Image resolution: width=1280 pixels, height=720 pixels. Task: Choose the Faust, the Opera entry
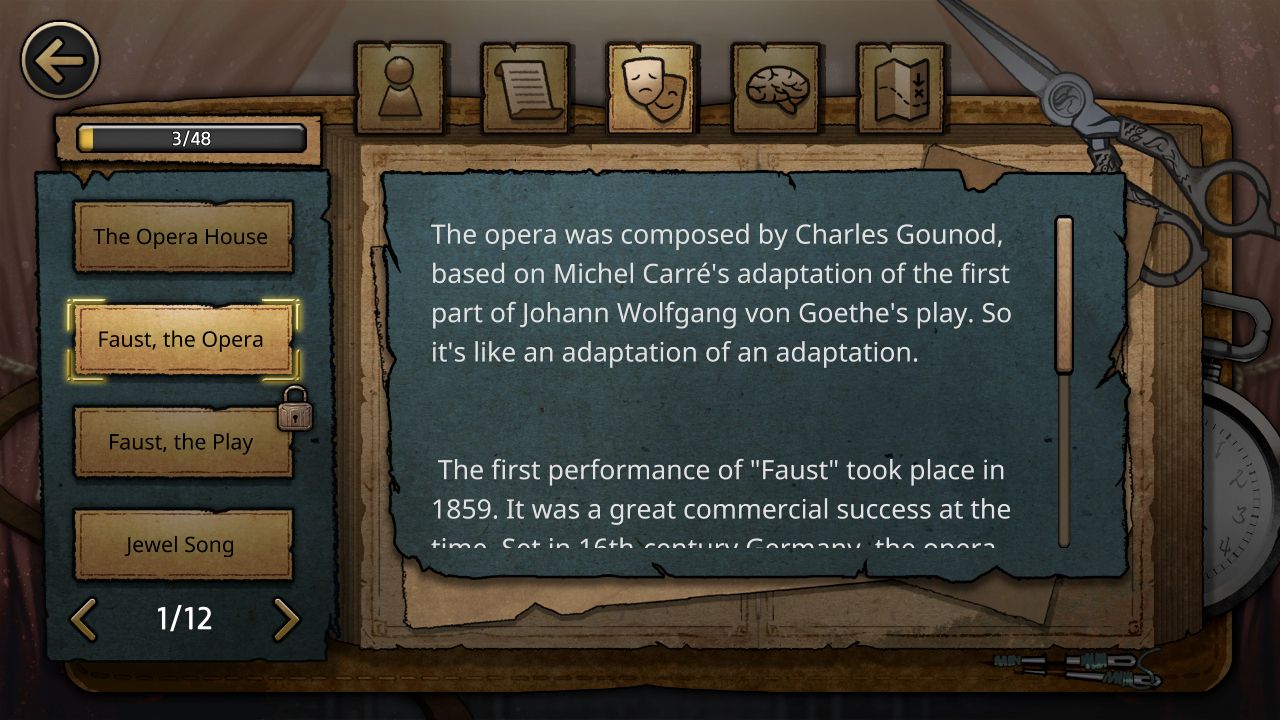click(182, 340)
